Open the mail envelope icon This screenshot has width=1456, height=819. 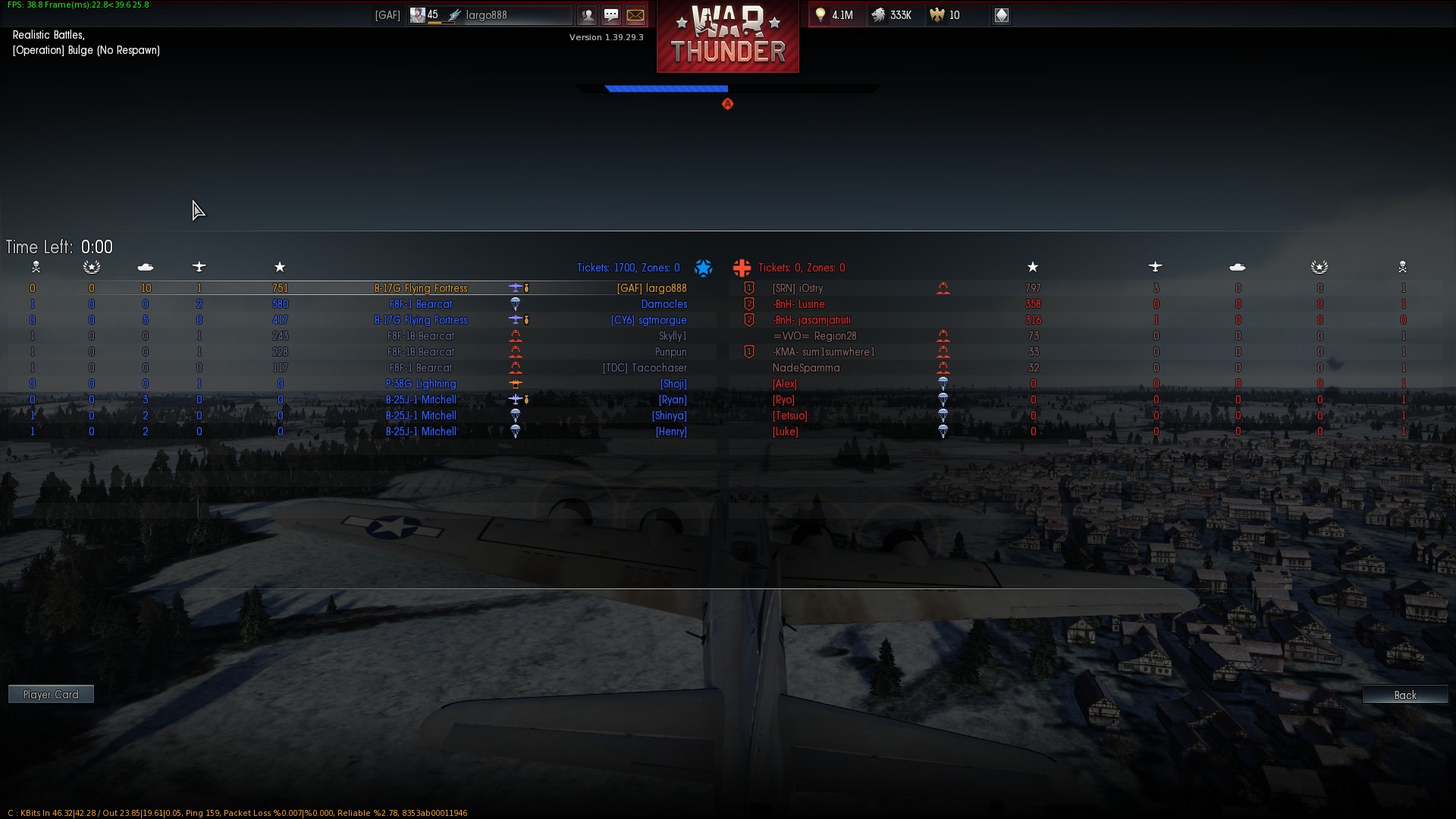635,15
